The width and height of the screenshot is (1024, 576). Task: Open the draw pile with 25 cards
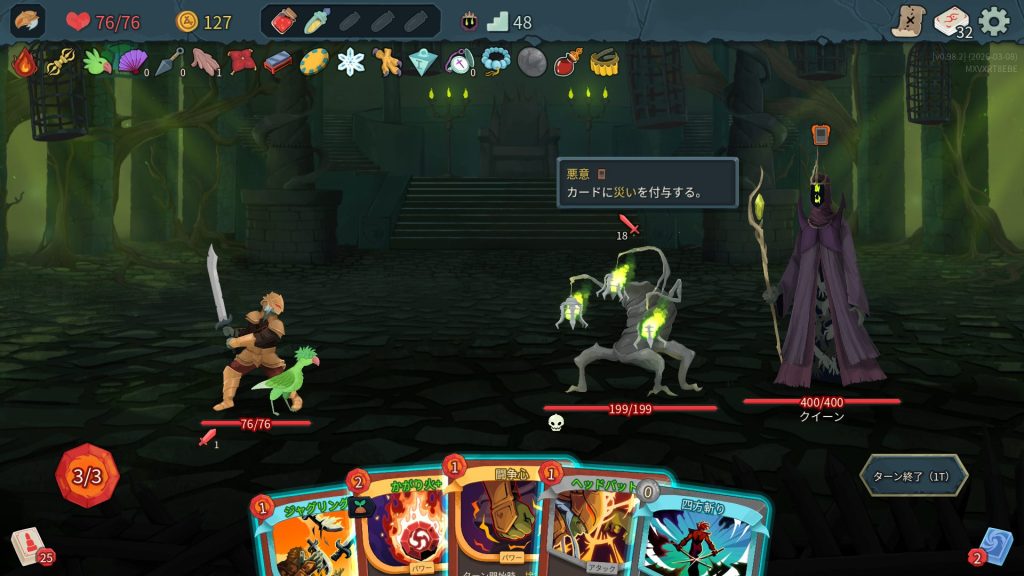tap(30, 546)
